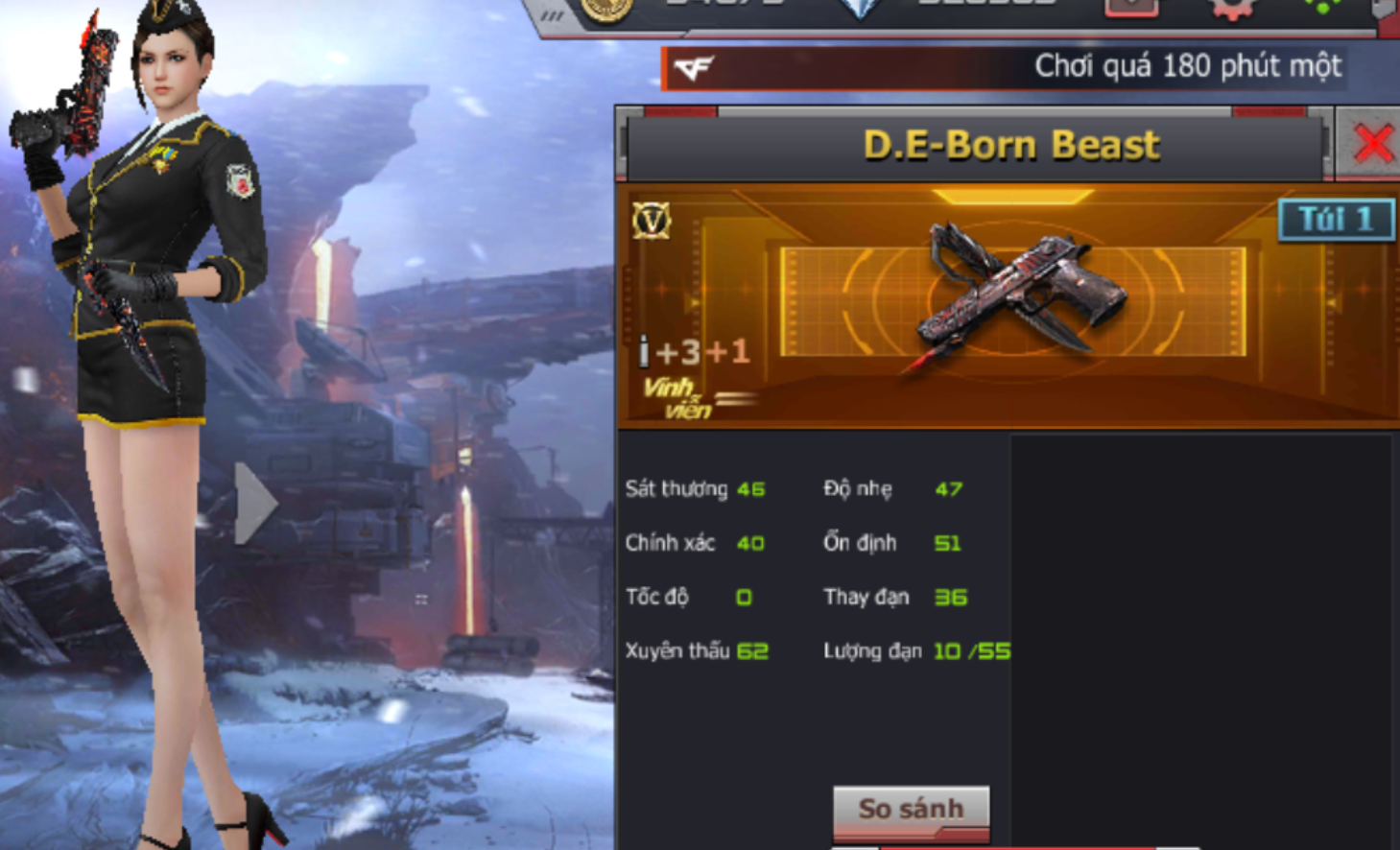
Task: Click the D.E-Born Beast title bar
Action: (1016, 144)
